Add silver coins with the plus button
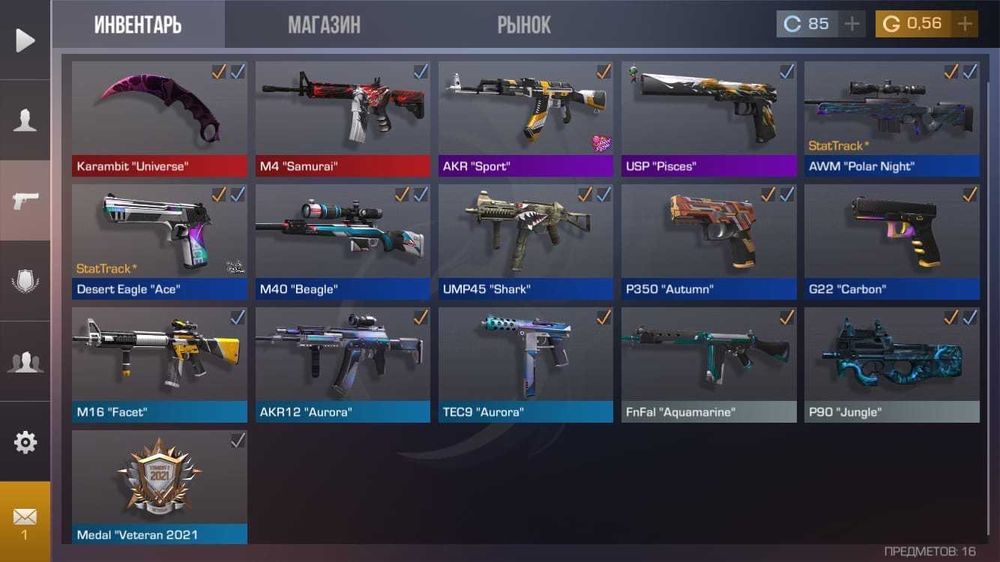Screen dimensions: 1000x562 (852, 24)
